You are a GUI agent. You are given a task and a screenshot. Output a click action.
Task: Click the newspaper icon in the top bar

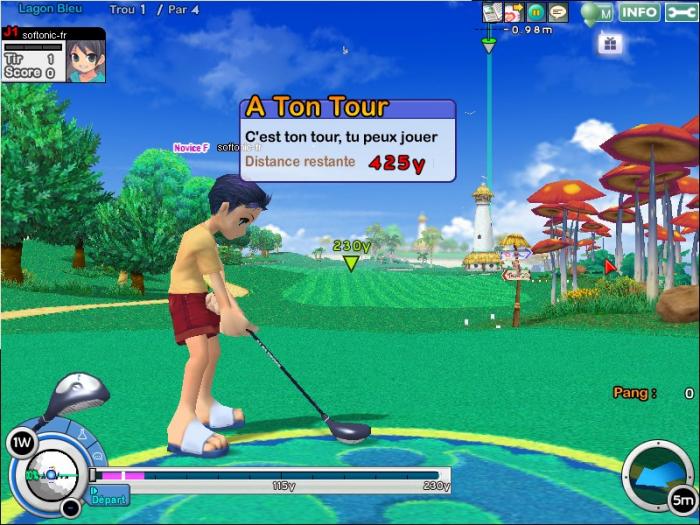point(492,12)
